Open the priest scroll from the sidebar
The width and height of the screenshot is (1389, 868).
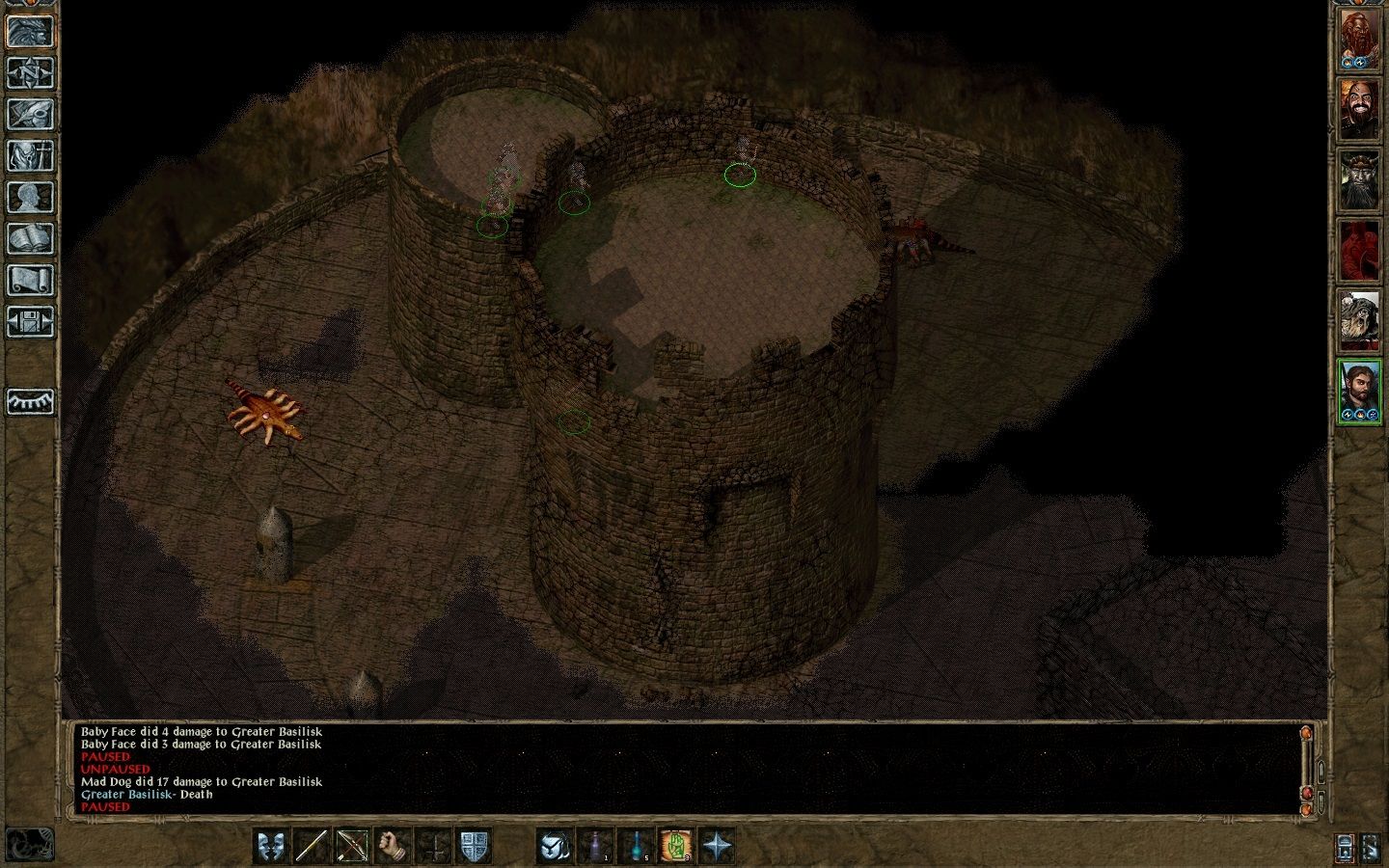point(30,280)
